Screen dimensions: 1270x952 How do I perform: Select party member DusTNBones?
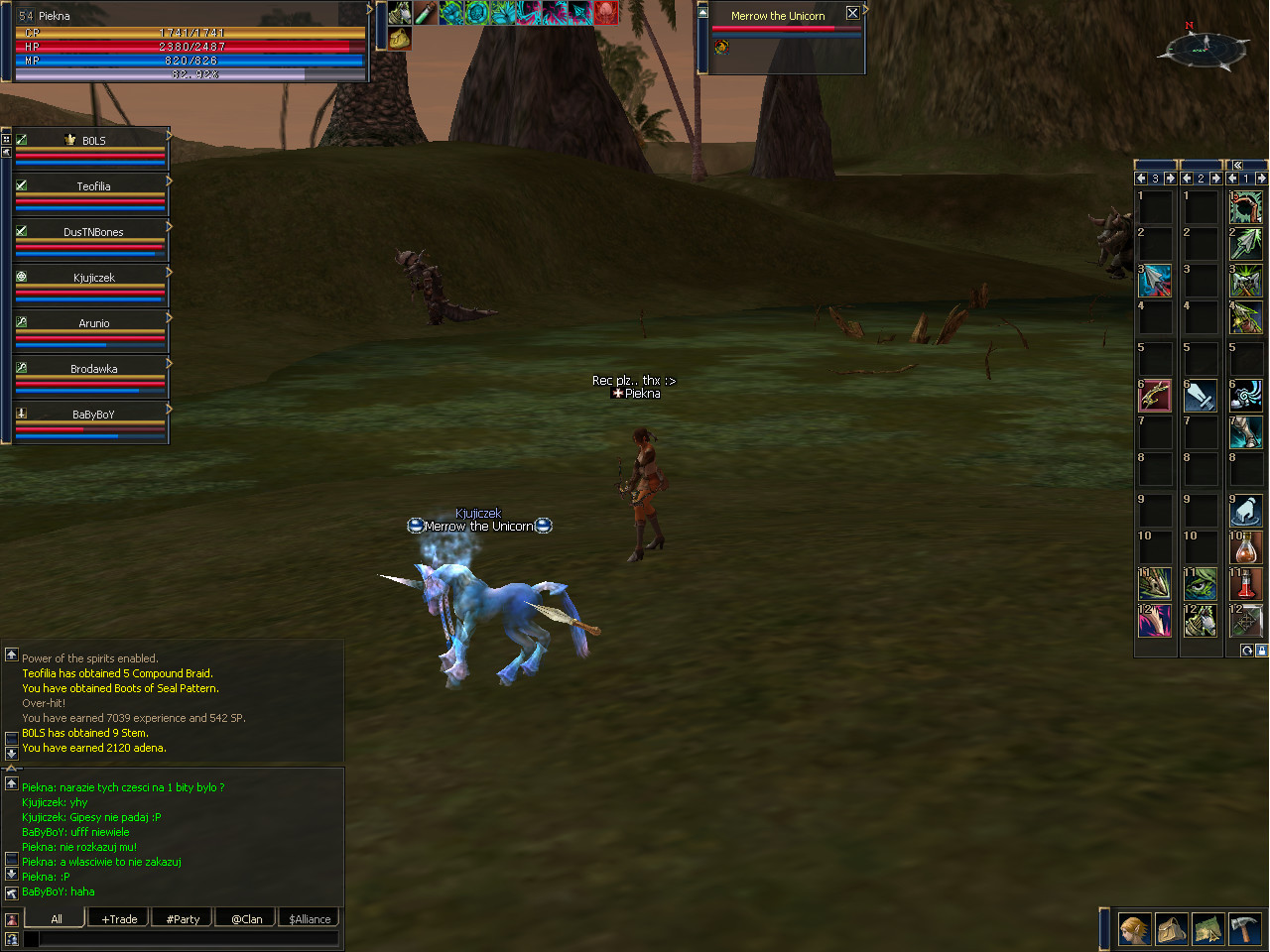tap(93, 232)
